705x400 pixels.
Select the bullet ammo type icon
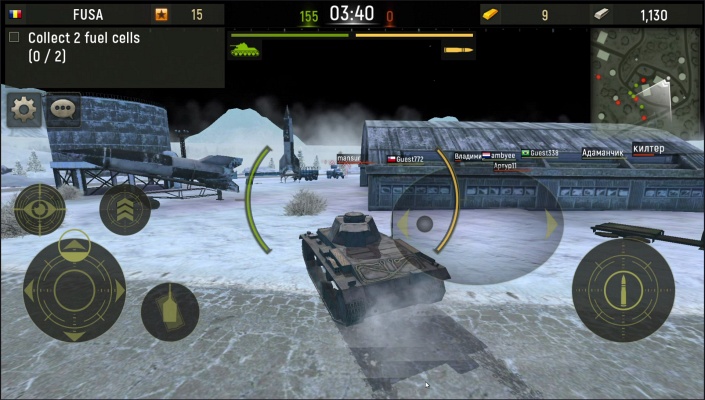coord(458,49)
